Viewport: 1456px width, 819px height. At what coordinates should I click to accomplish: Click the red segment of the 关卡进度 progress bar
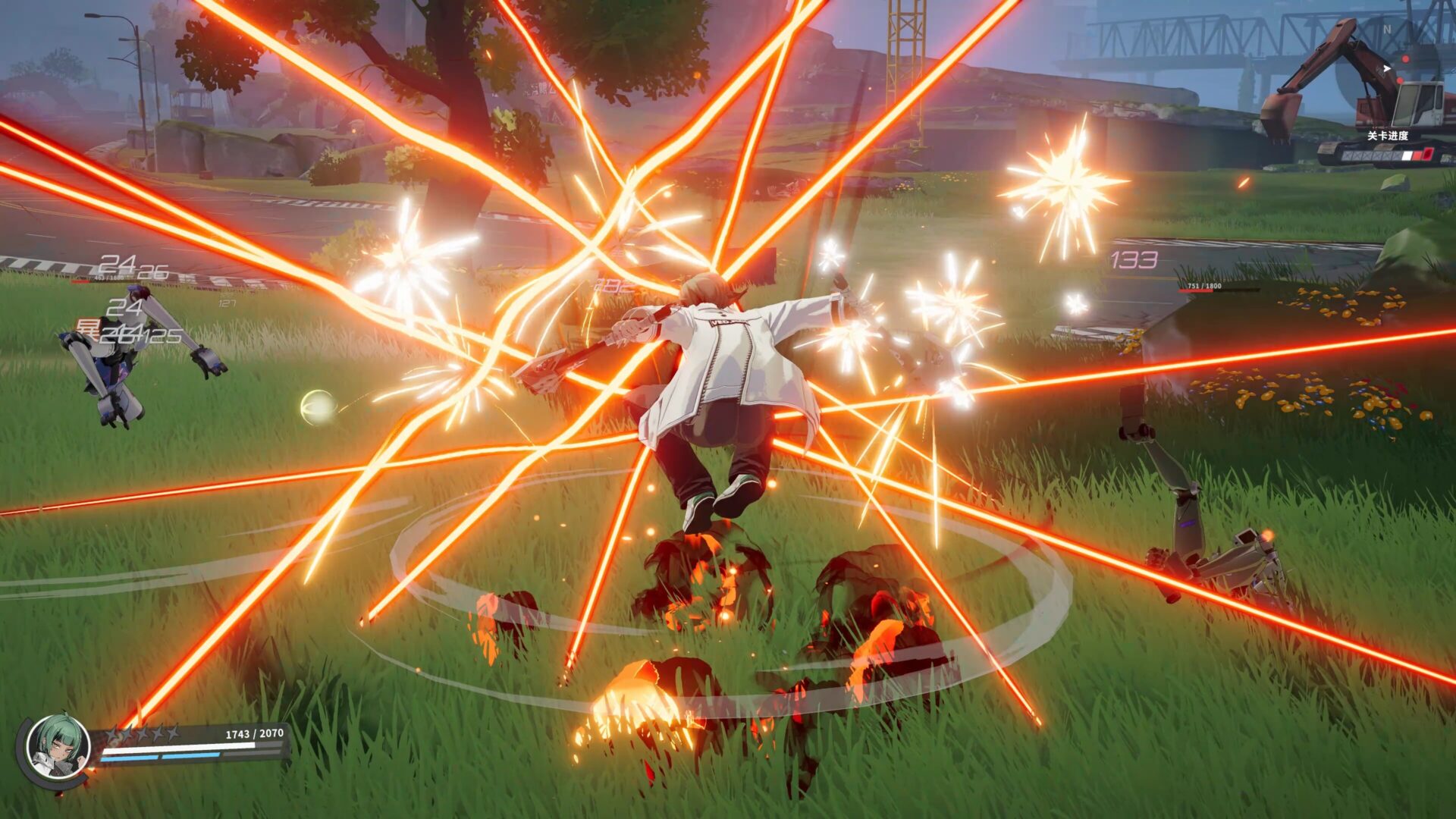click(x=1417, y=155)
